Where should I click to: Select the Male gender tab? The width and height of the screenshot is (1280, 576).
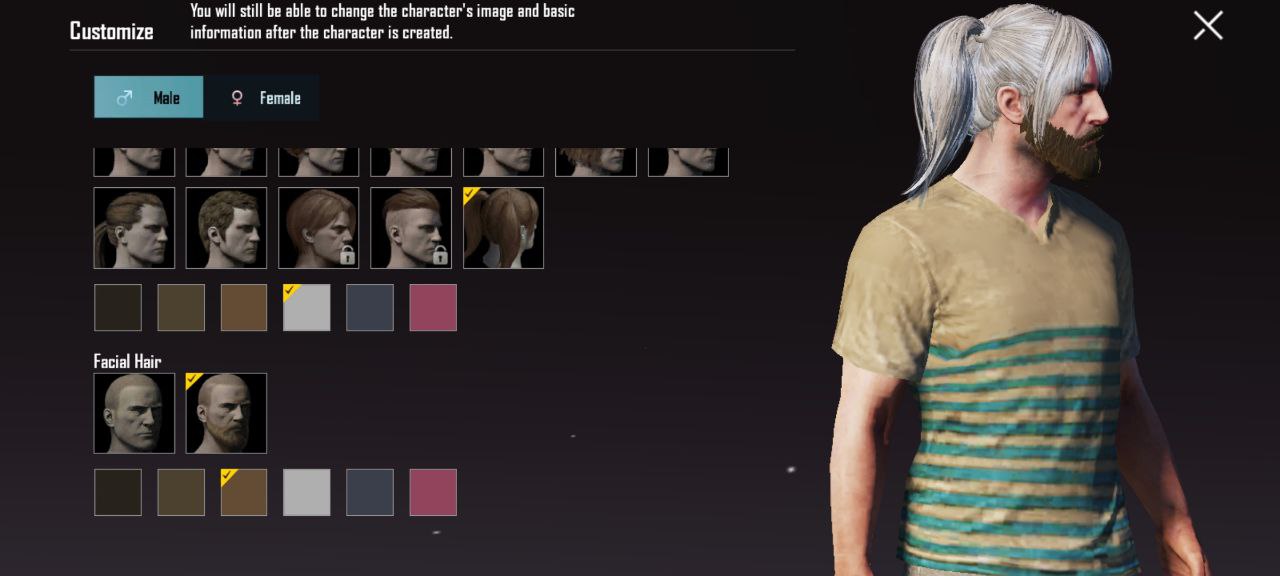coord(149,97)
